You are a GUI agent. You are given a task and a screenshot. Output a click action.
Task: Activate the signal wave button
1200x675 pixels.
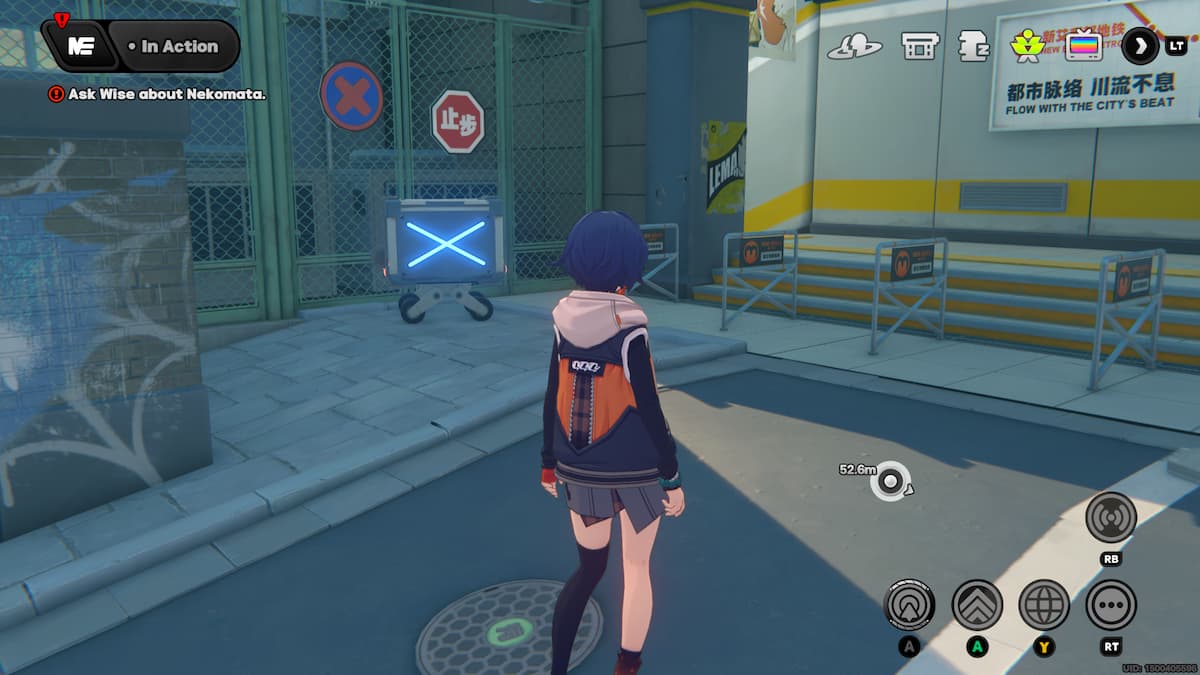[1111, 517]
